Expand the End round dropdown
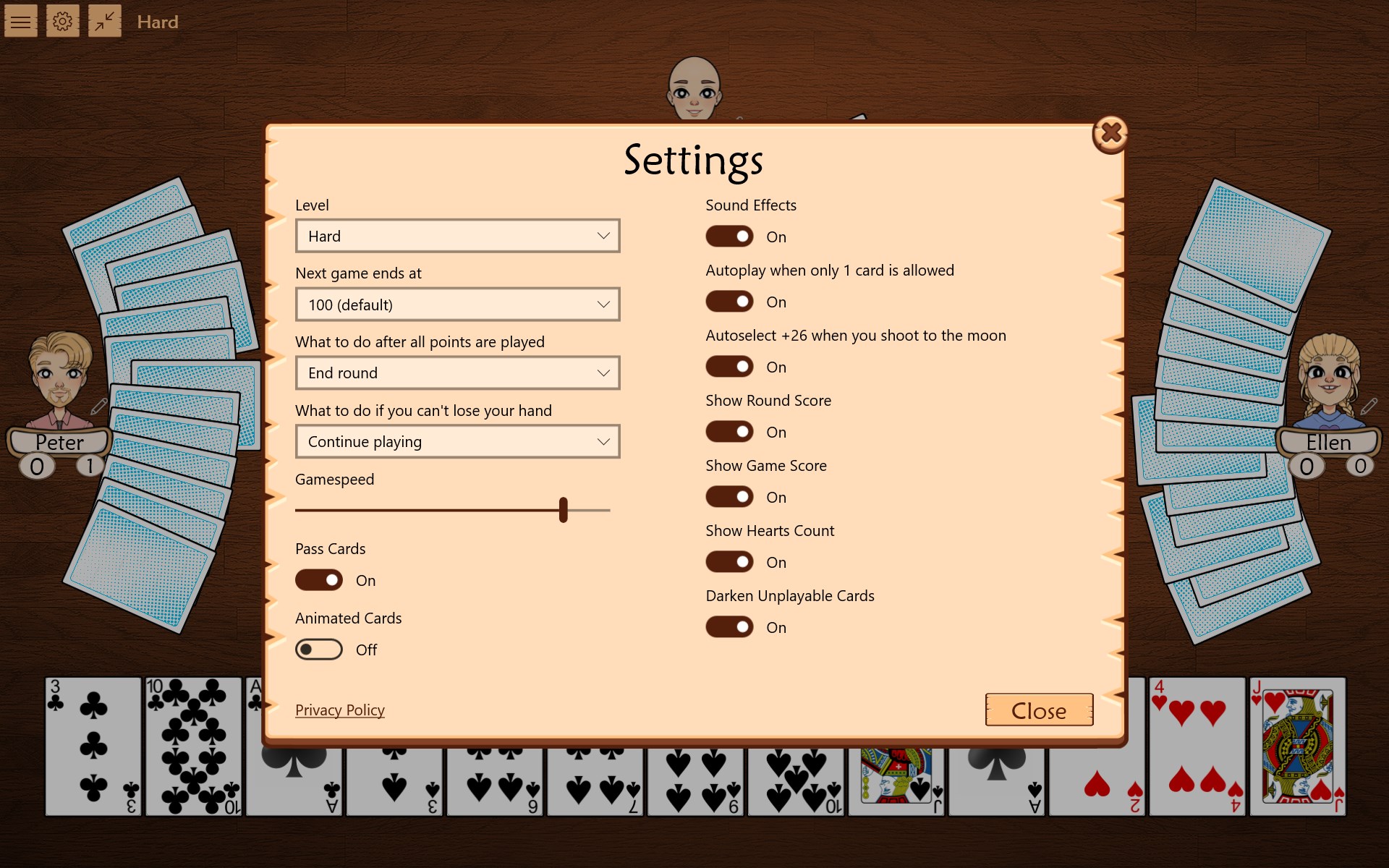This screenshot has width=1389, height=868. [x=457, y=373]
